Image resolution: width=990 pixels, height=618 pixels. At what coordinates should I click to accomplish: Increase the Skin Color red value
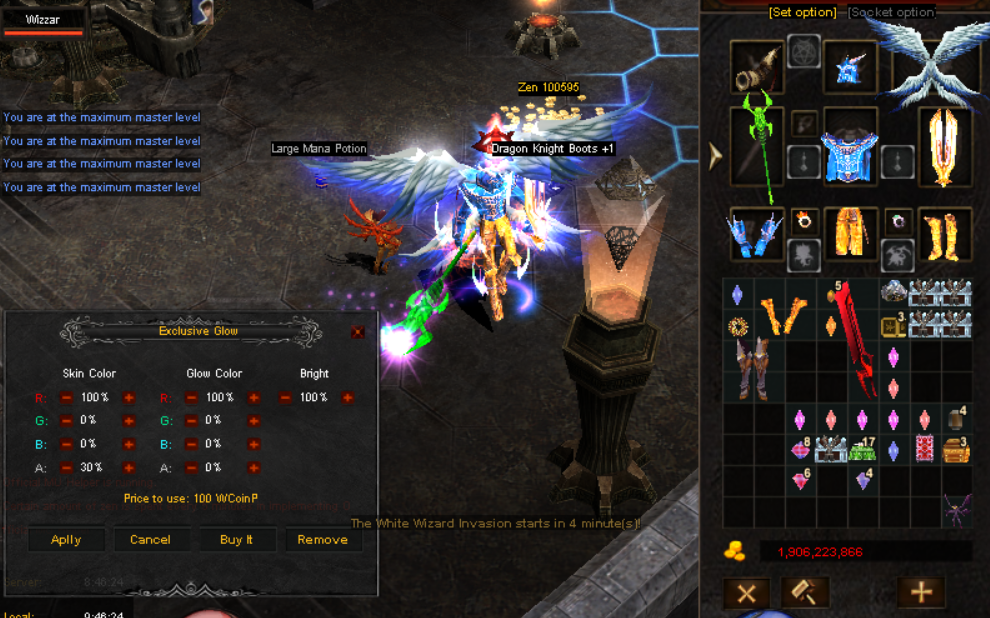pos(129,398)
